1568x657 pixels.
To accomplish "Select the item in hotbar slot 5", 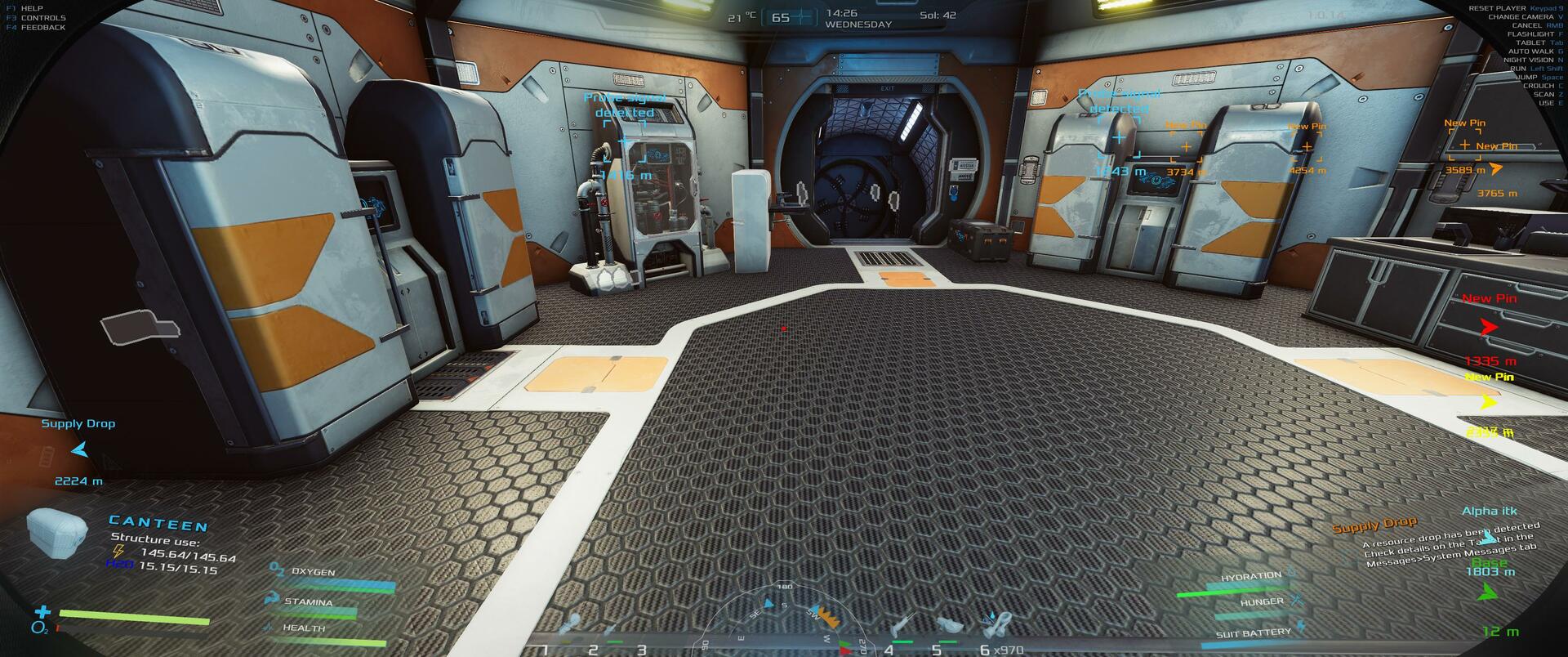I will 947,624.
